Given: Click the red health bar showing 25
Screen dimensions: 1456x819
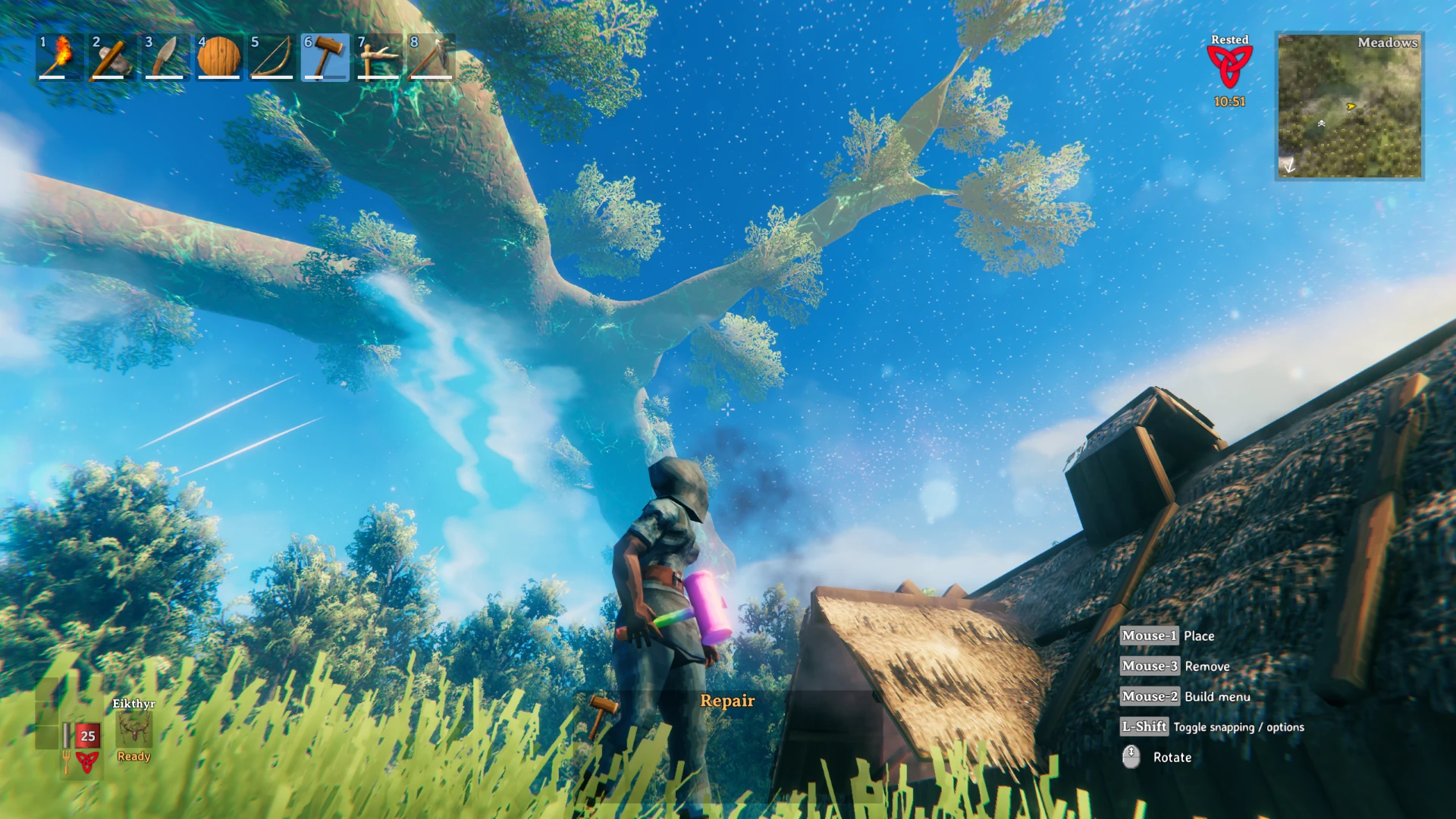Looking at the screenshot, I should click(86, 735).
